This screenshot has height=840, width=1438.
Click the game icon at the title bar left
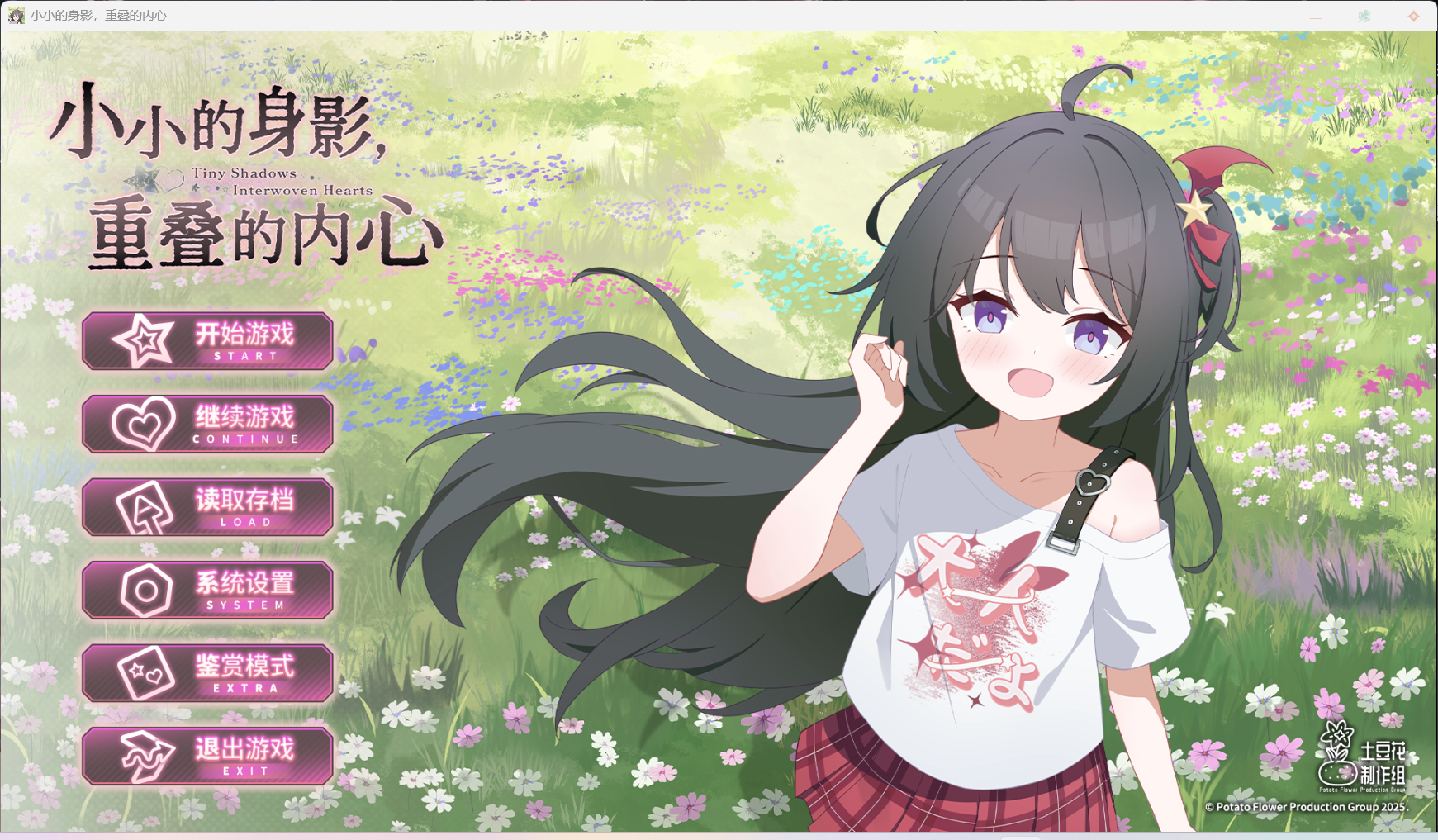(17, 15)
